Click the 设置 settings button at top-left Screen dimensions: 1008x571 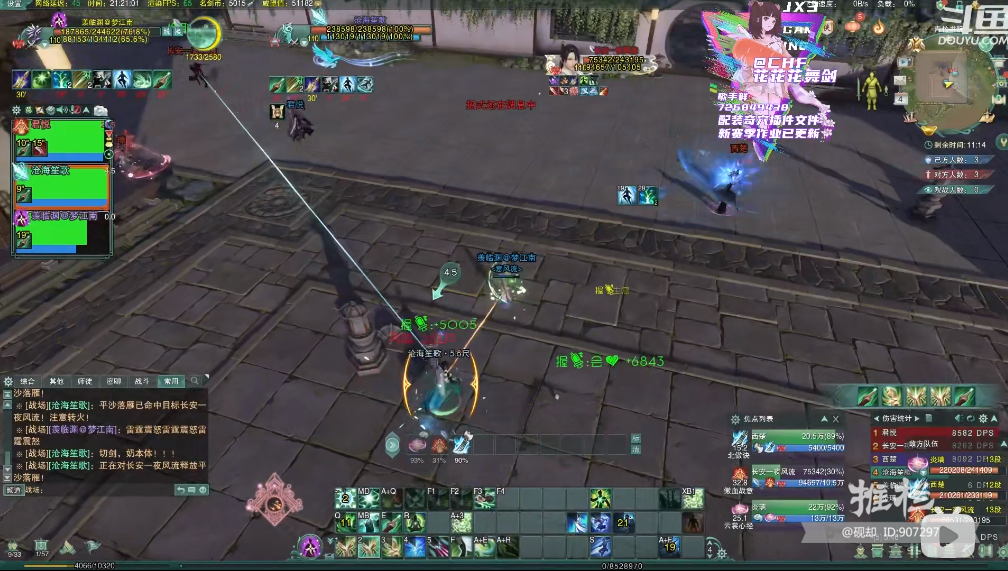tap(14, 4)
